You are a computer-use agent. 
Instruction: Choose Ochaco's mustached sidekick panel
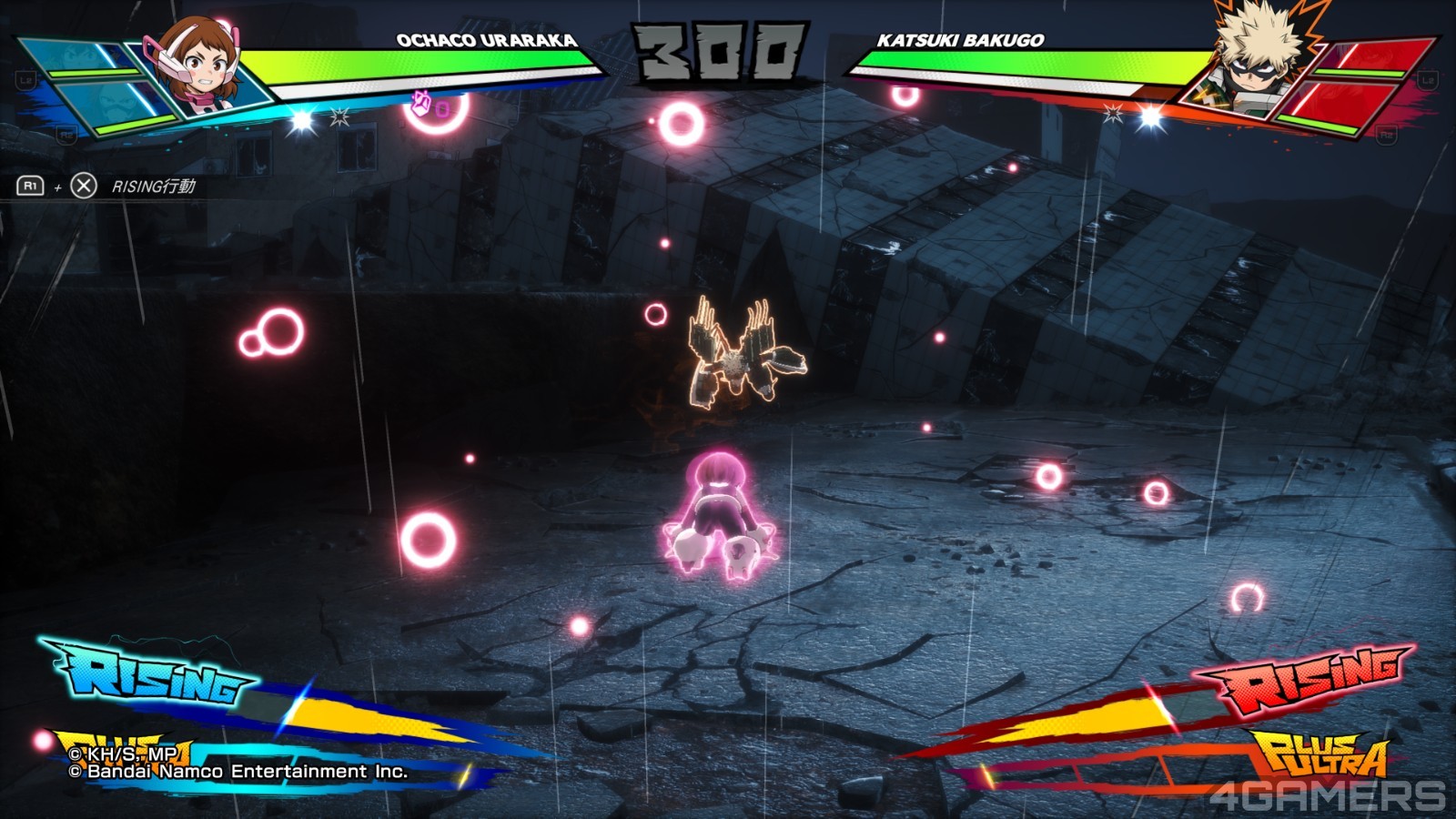point(114,102)
